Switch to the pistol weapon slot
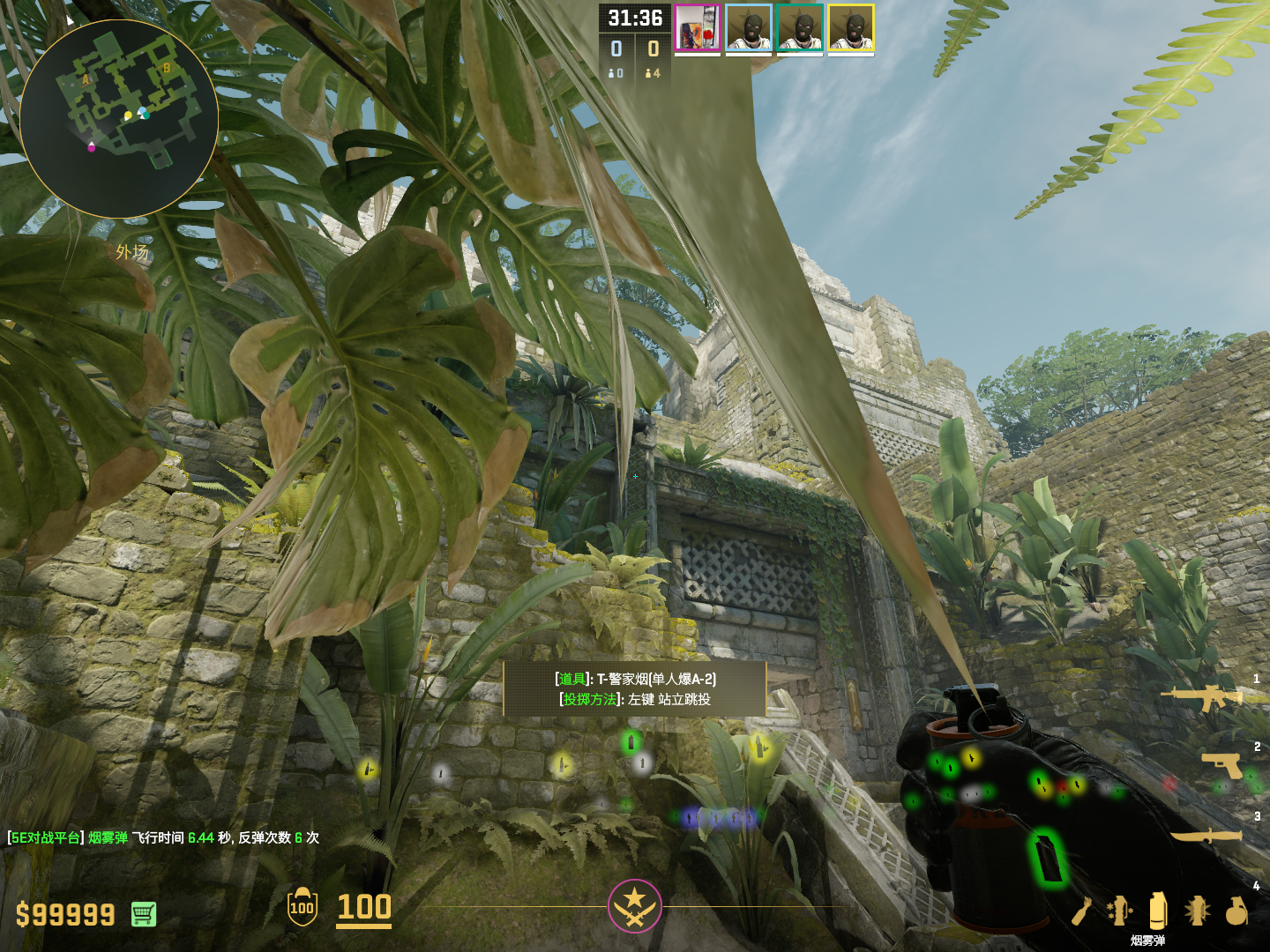 click(x=1222, y=765)
